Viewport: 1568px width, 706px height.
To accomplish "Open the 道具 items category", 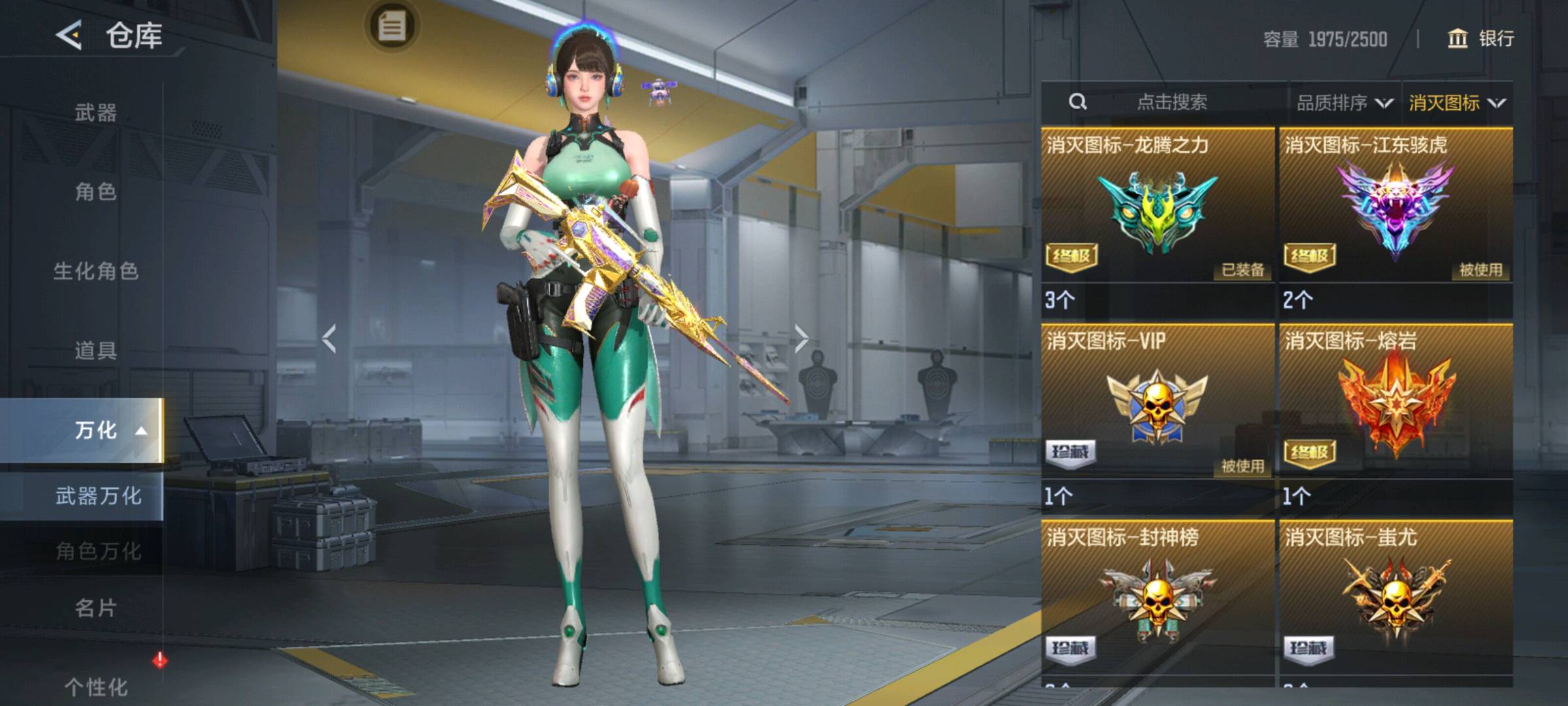I will 95,351.
